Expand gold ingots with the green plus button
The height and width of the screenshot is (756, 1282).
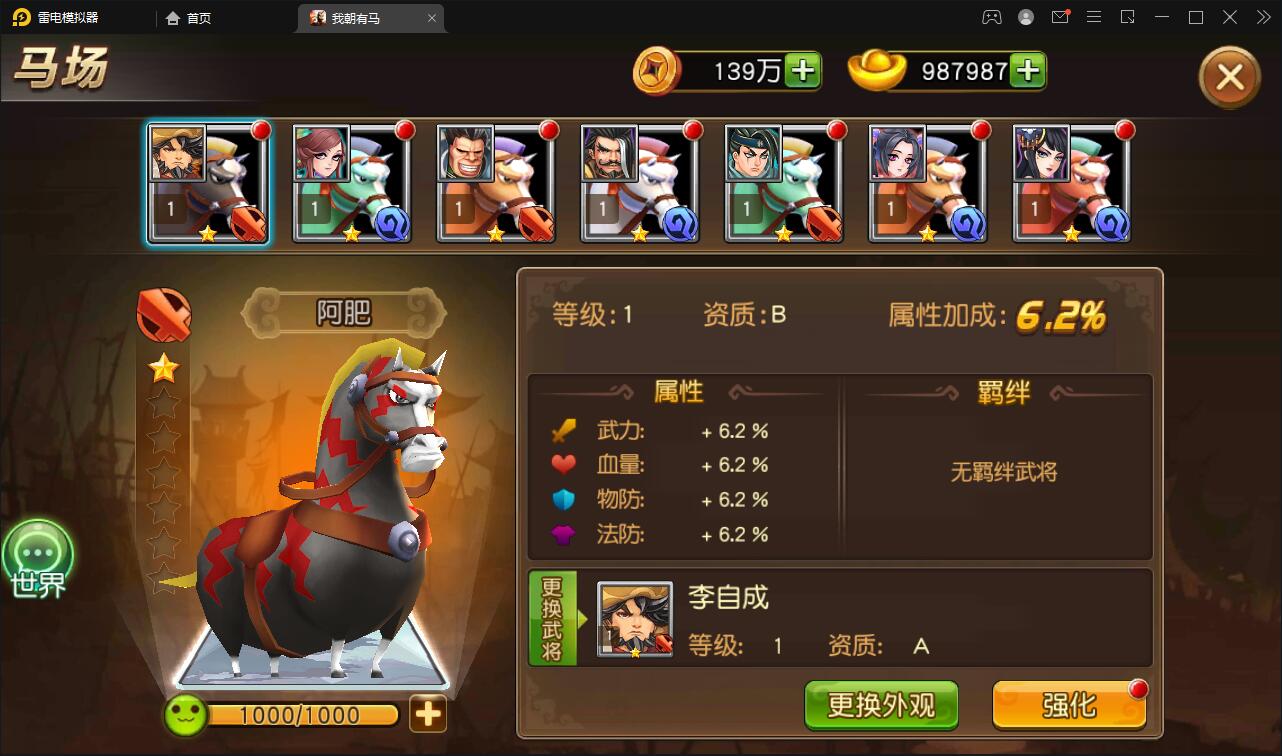pos(1027,70)
